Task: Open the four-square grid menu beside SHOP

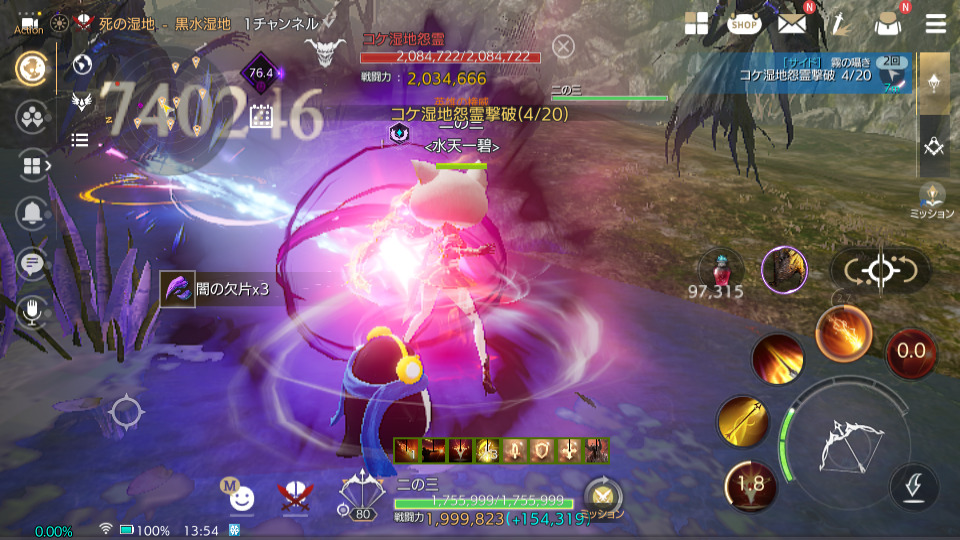Action: (697, 24)
